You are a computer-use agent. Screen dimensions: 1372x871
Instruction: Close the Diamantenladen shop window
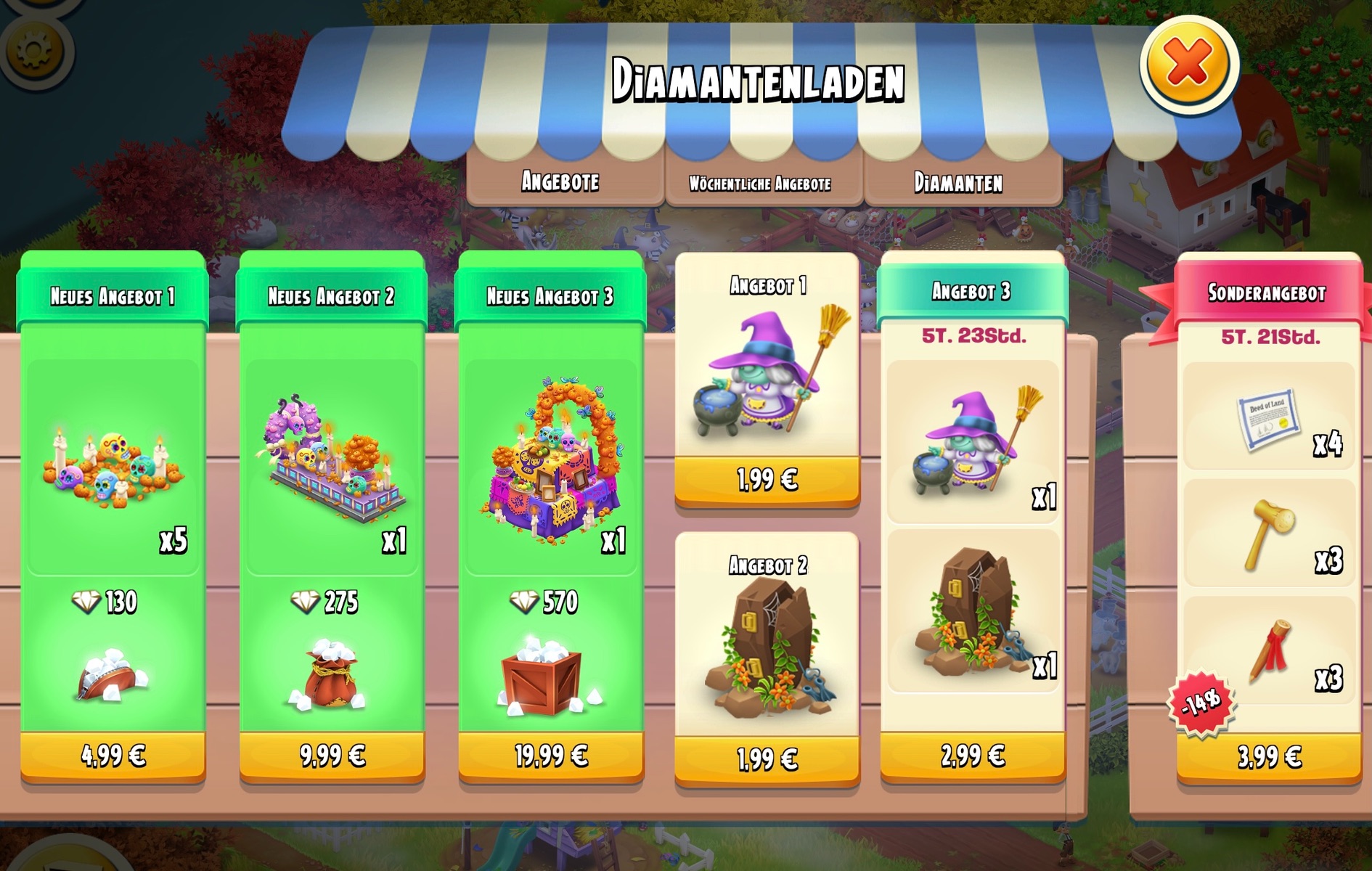(1188, 63)
